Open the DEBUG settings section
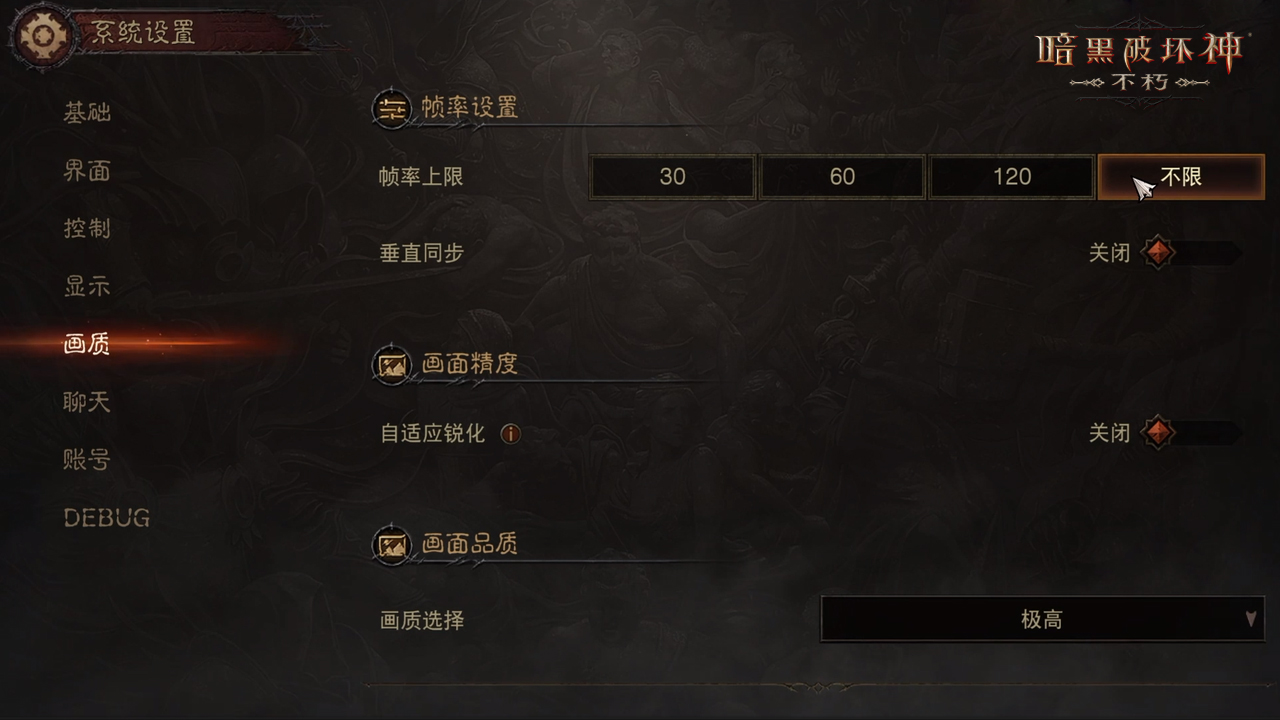Screen dimensions: 1280x720 pos(106,518)
